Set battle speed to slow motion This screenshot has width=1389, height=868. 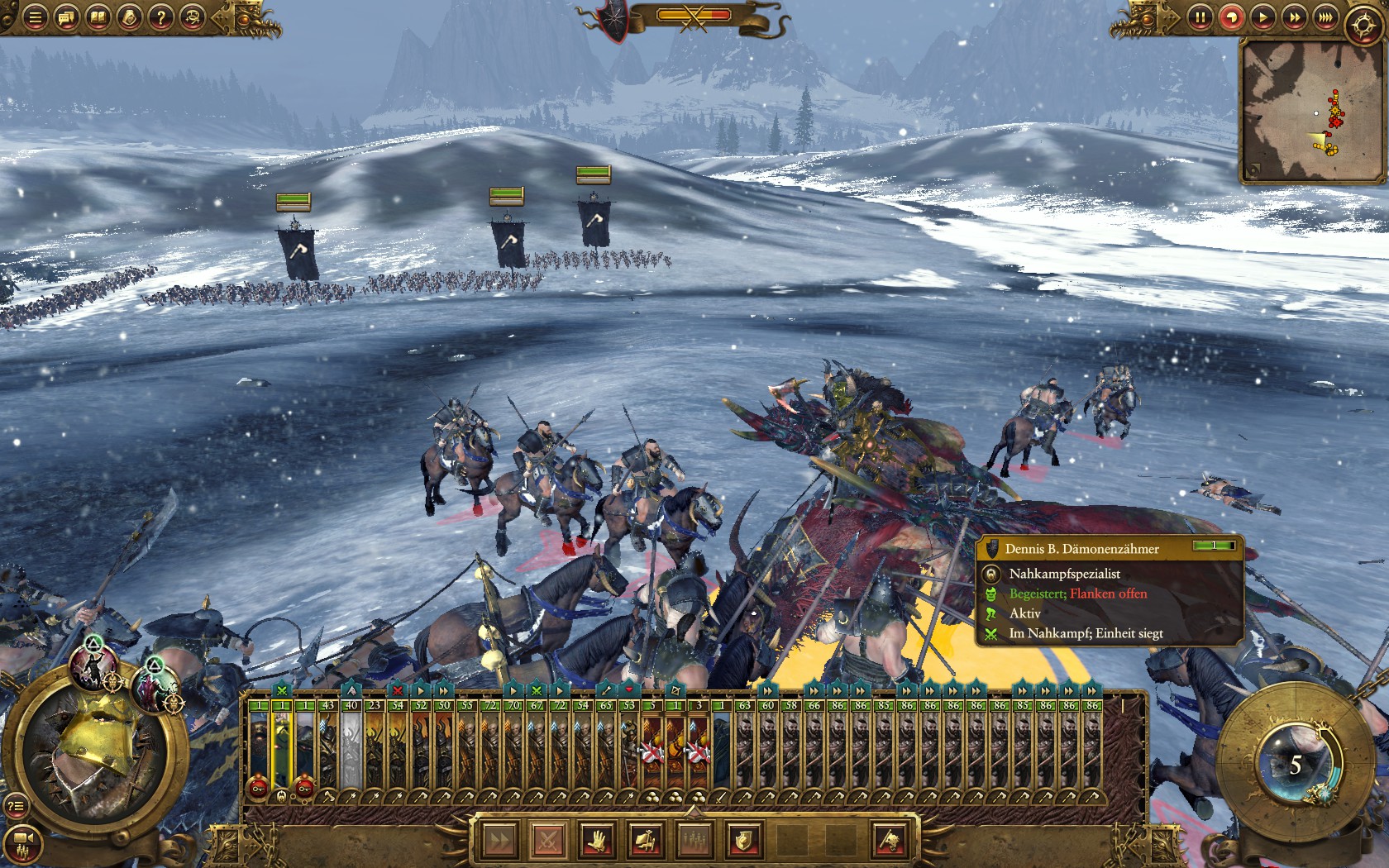(1231, 17)
